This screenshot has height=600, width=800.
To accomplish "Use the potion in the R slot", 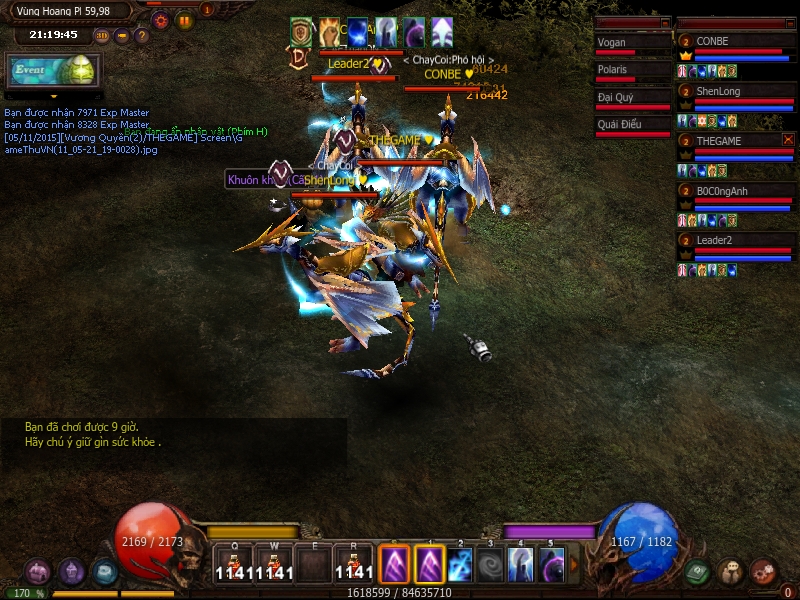I will coord(355,564).
